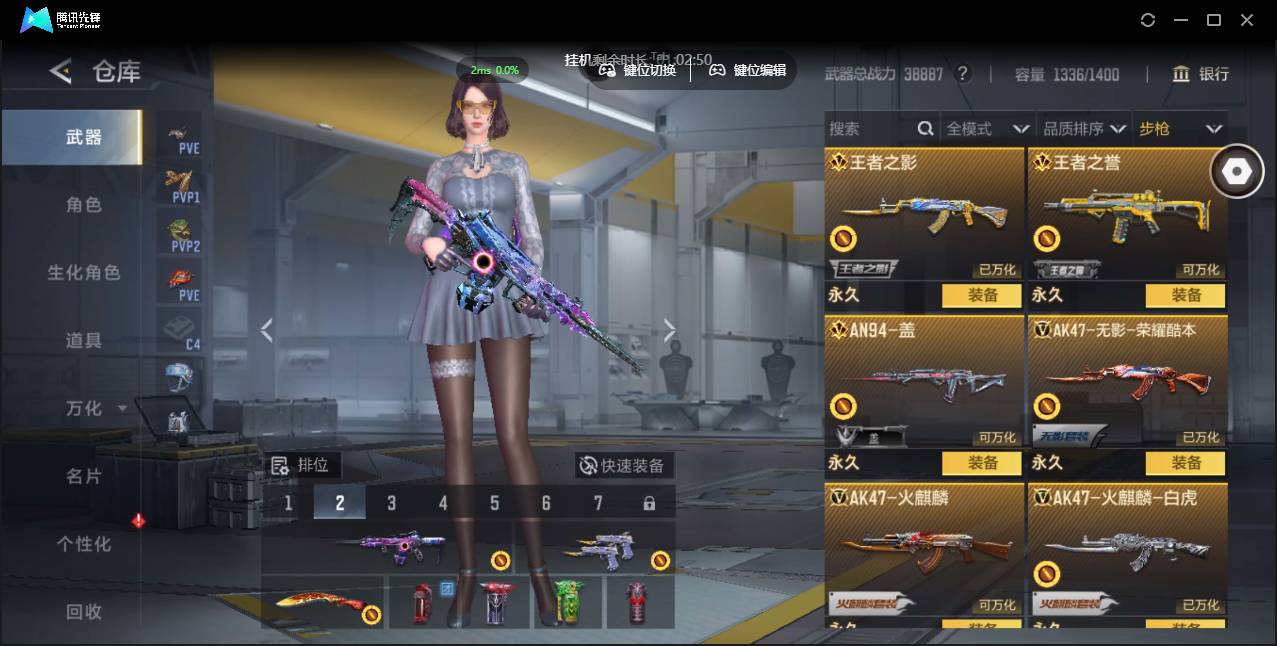Show the next character view arrow
The width and height of the screenshot is (1277, 646).
[x=669, y=331]
